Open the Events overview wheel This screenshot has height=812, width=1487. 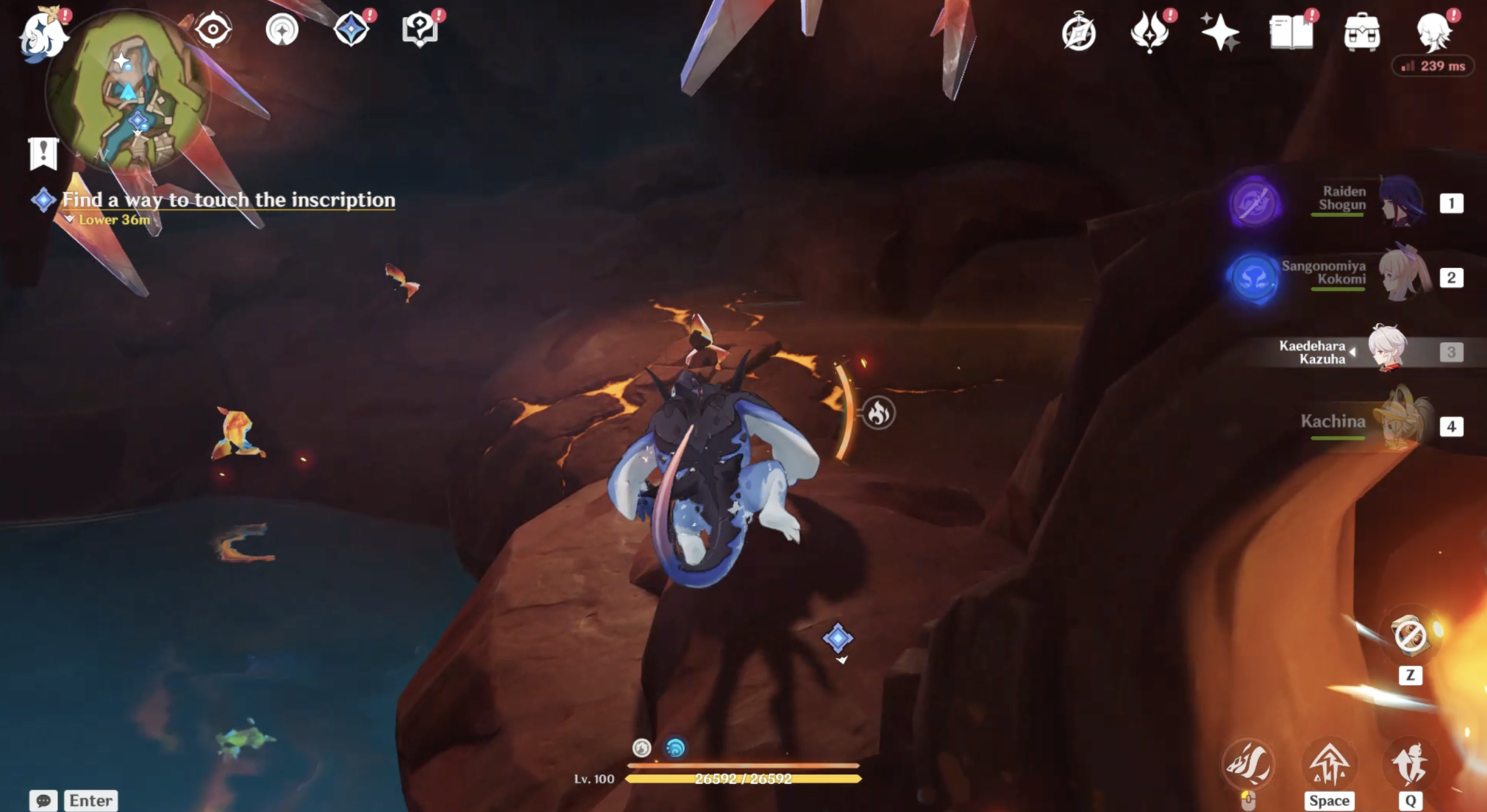tap(1080, 31)
